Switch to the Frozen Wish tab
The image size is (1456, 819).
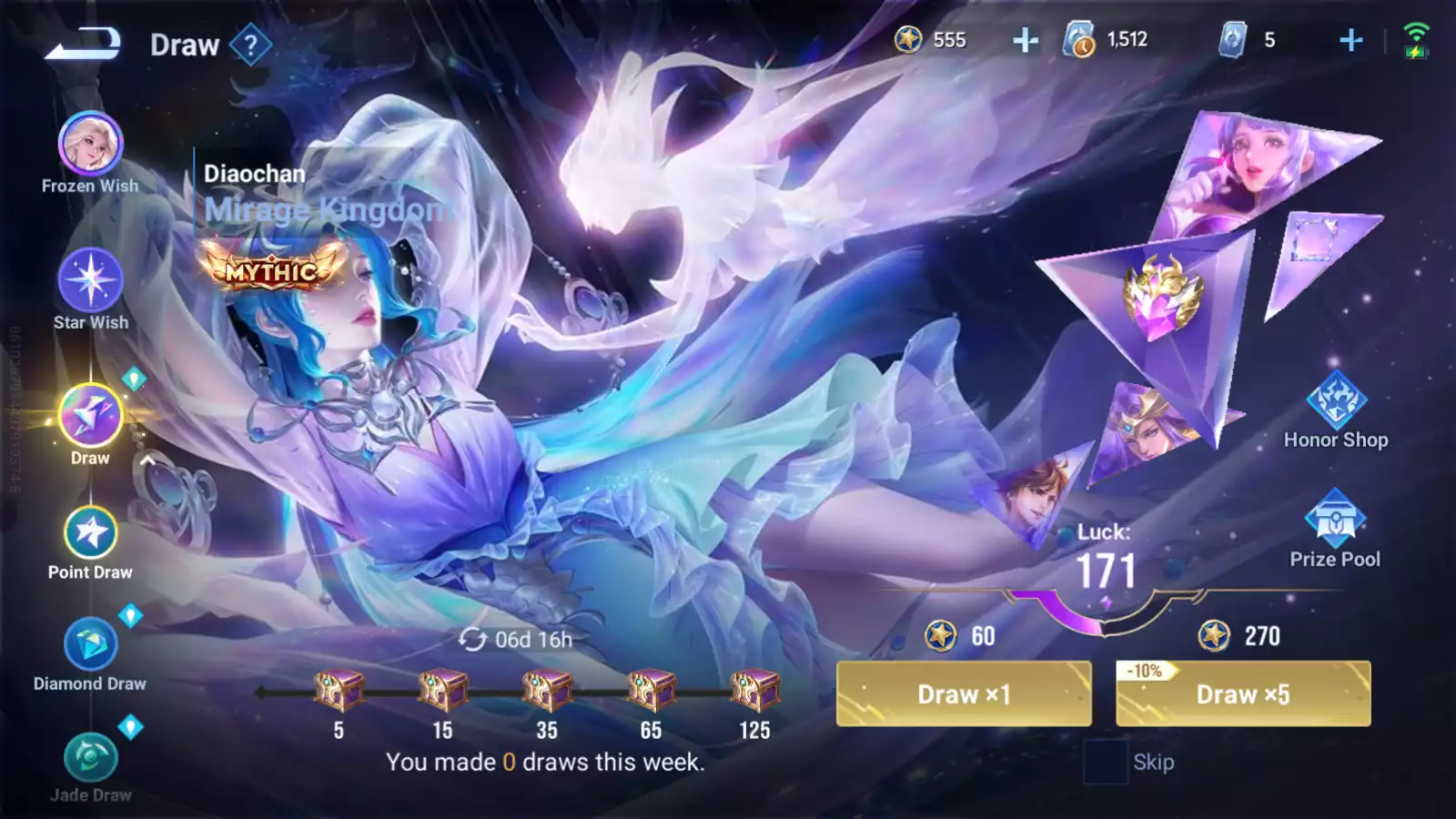[90, 144]
